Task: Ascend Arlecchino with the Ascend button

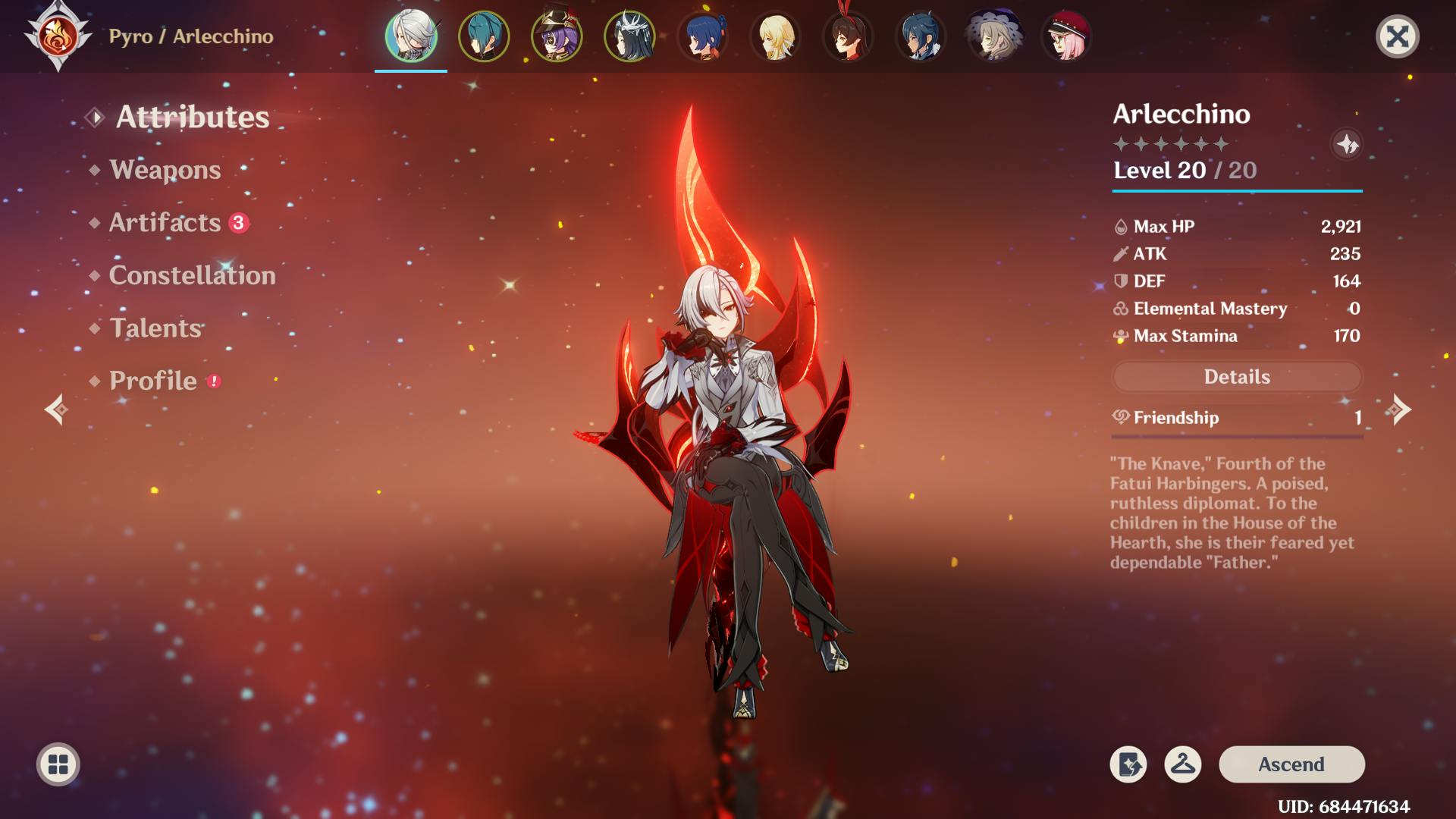Action: coord(1291,764)
